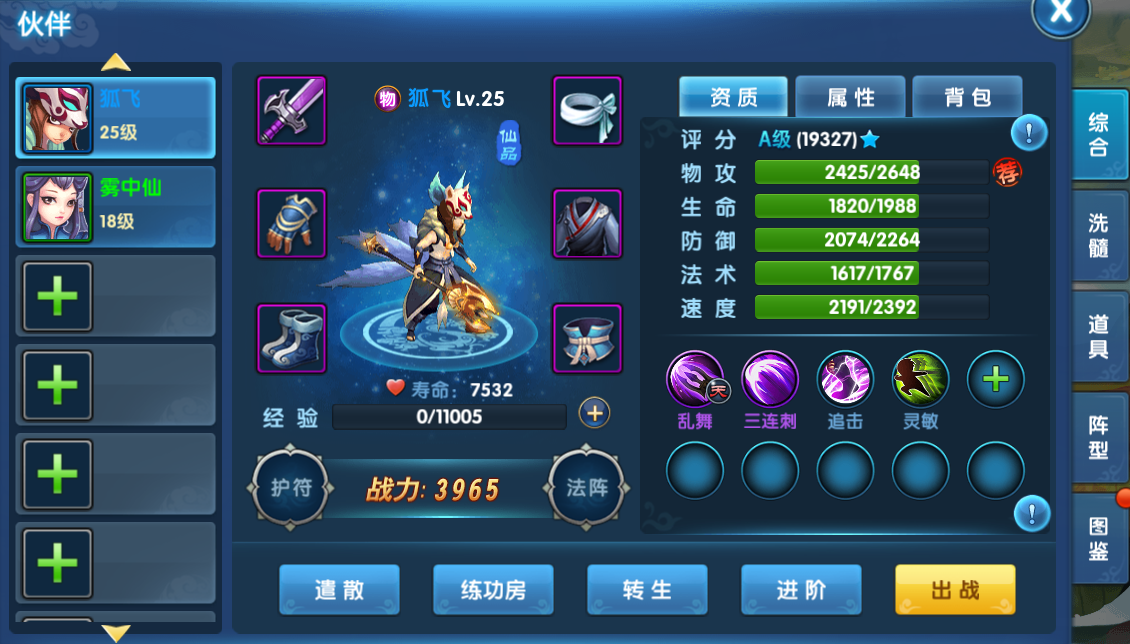Select companion 狐飞 in the list
Image resolution: width=1130 pixels, height=644 pixels.
click(116, 118)
